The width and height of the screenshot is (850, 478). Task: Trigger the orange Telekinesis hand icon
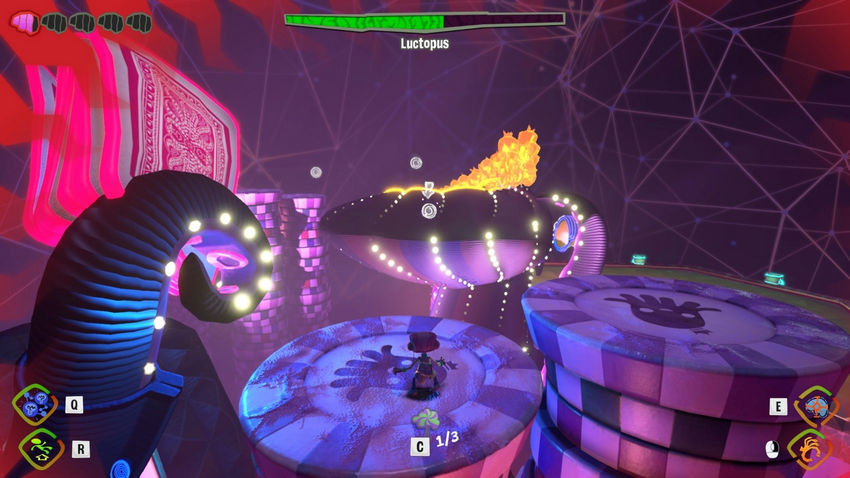(x=811, y=449)
